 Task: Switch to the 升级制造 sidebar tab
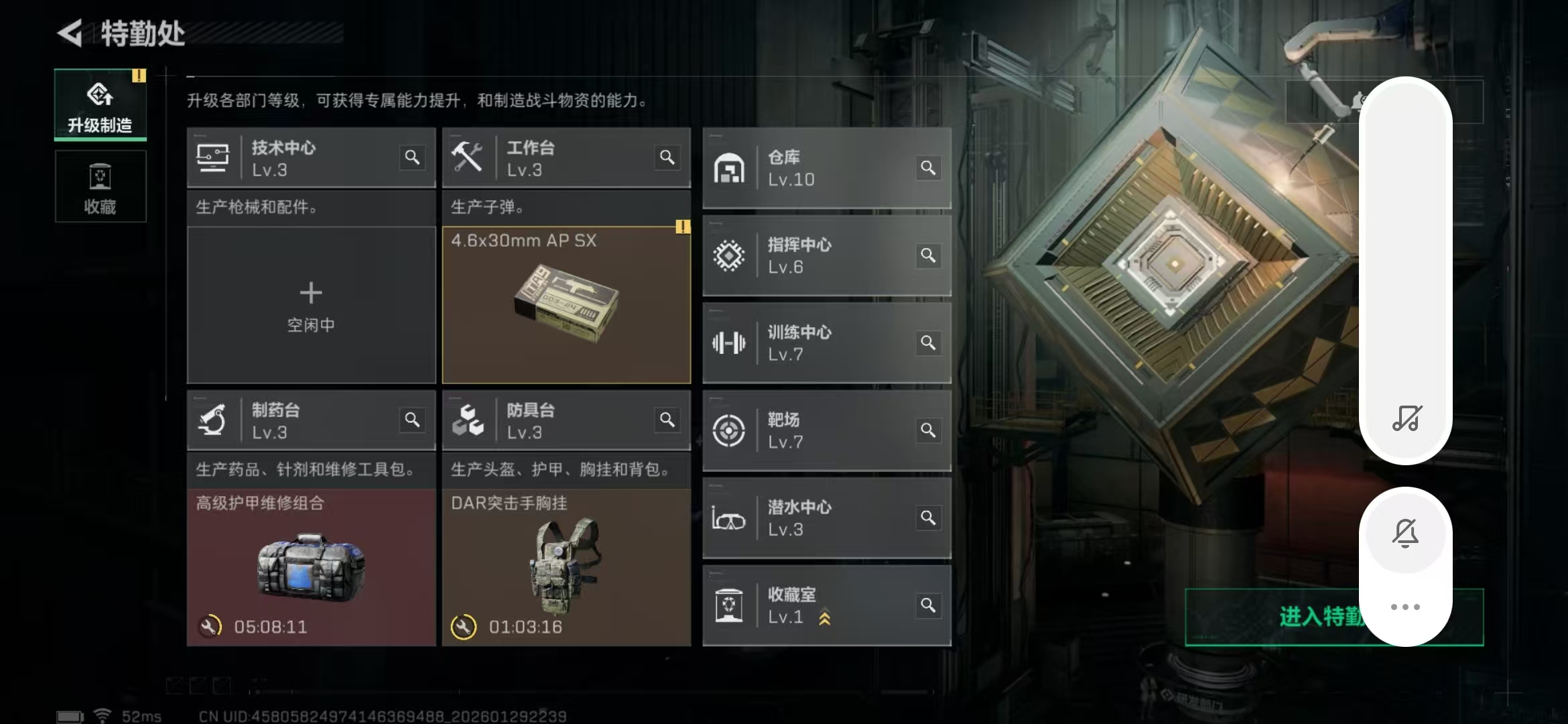tap(100, 104)
